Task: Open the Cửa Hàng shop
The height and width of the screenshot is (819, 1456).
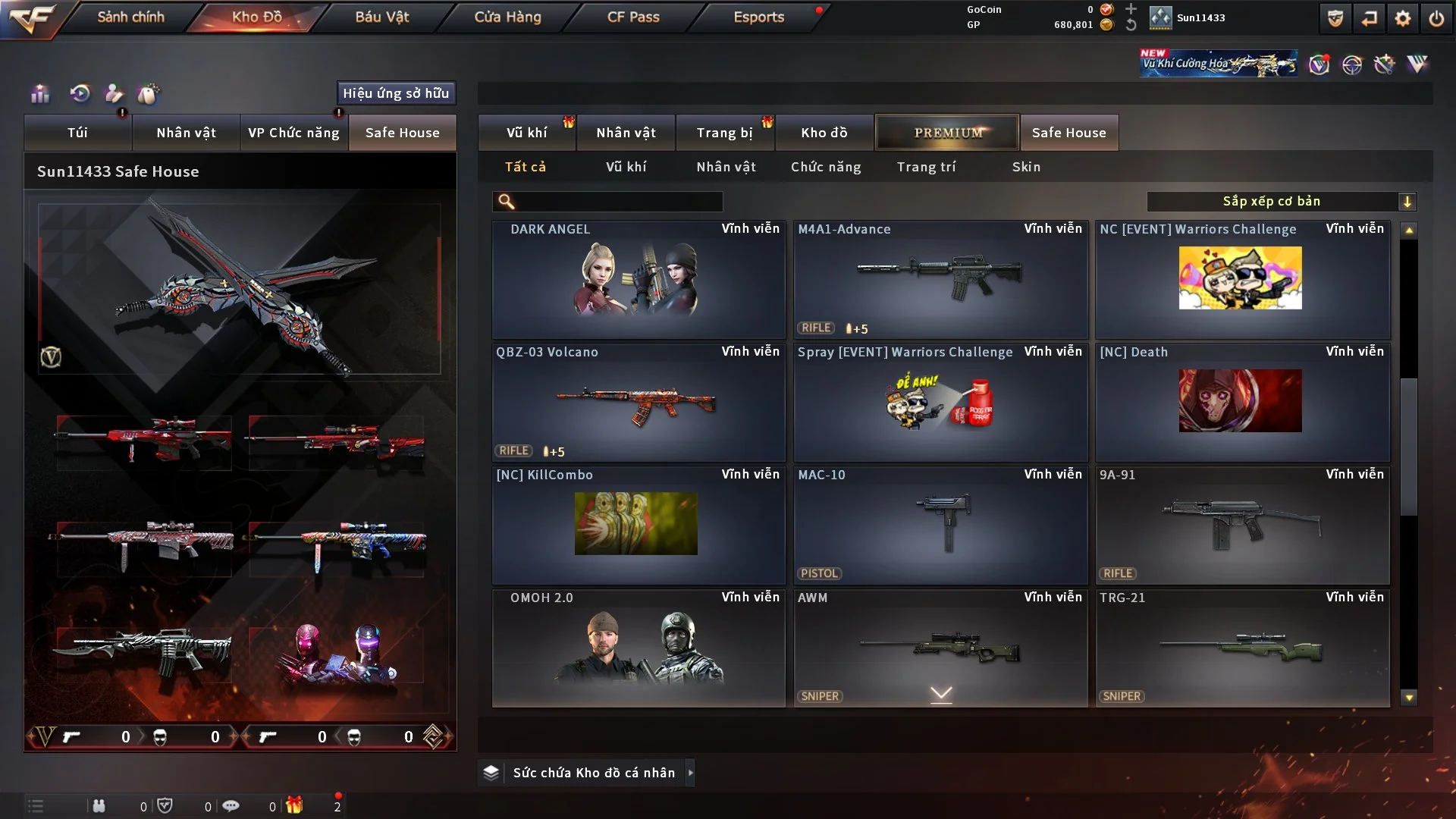Action: 507,17
